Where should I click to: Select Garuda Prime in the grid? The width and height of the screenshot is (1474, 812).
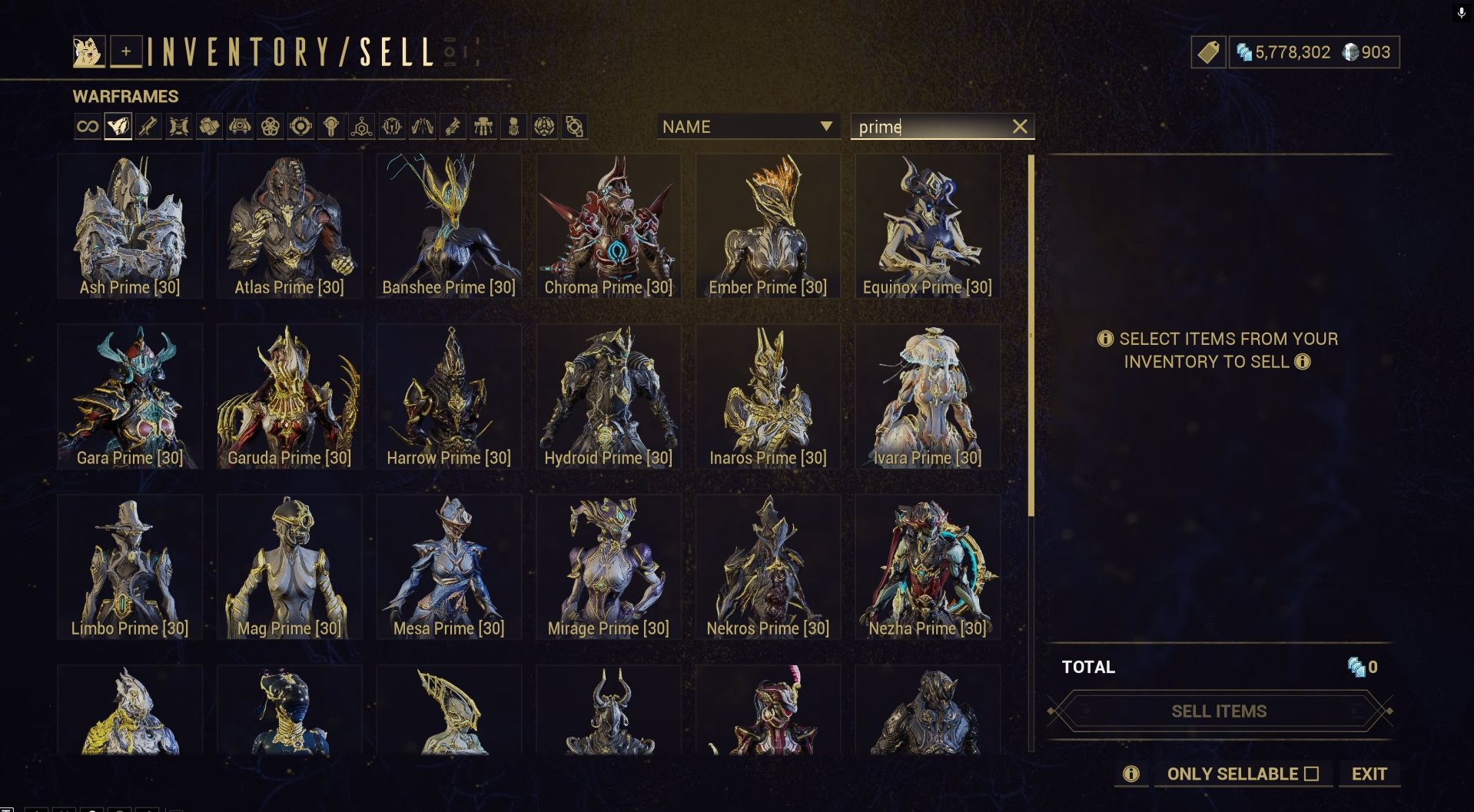(289, 396)
